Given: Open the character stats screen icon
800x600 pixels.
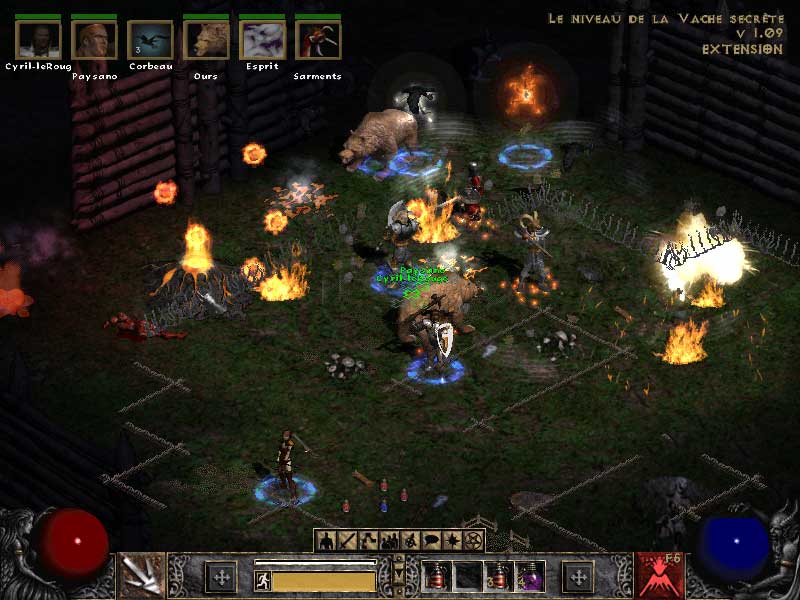Looking at the screenshot, I should pos(326,541).
